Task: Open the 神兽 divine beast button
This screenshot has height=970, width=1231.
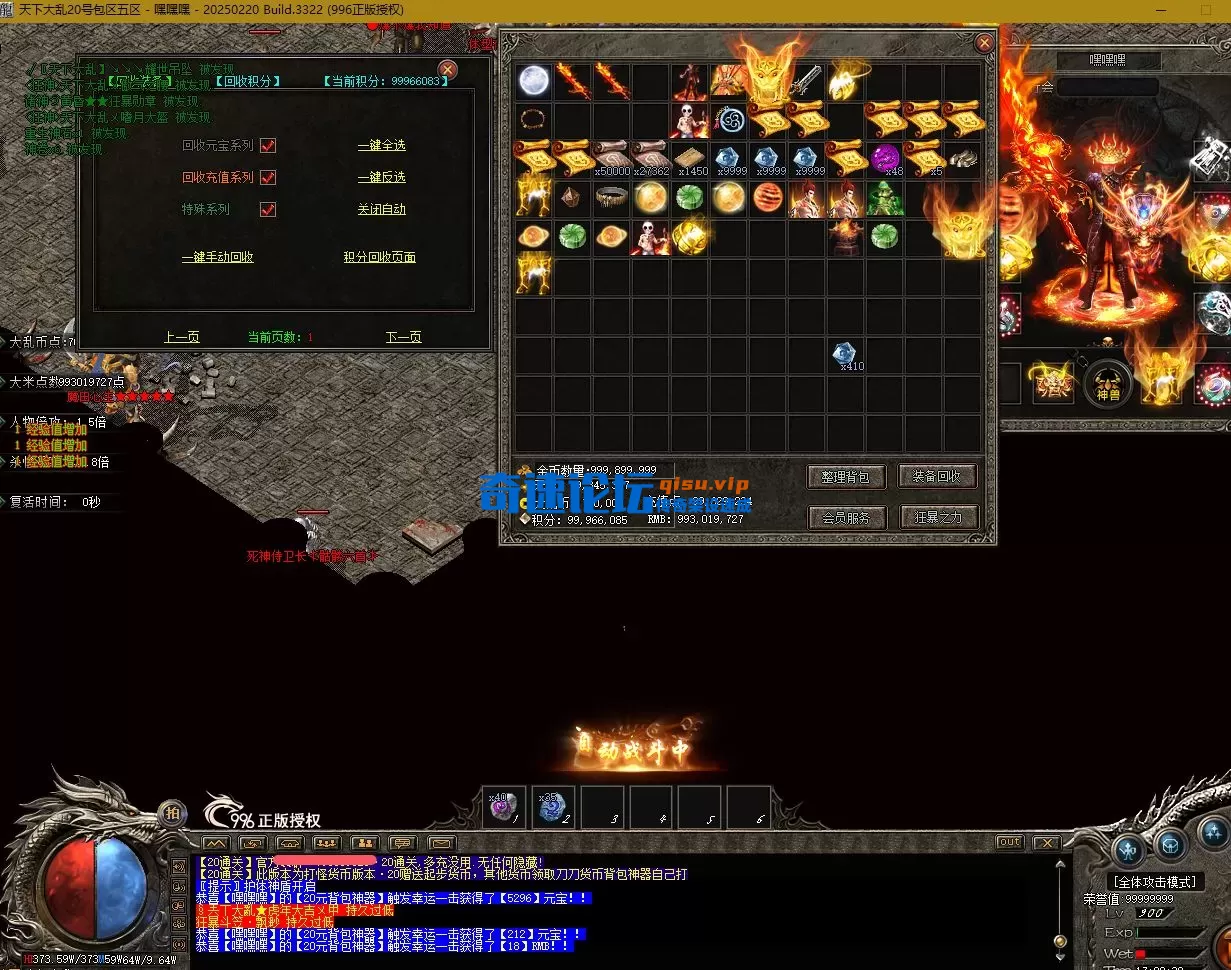Action: click(1108, 384)
